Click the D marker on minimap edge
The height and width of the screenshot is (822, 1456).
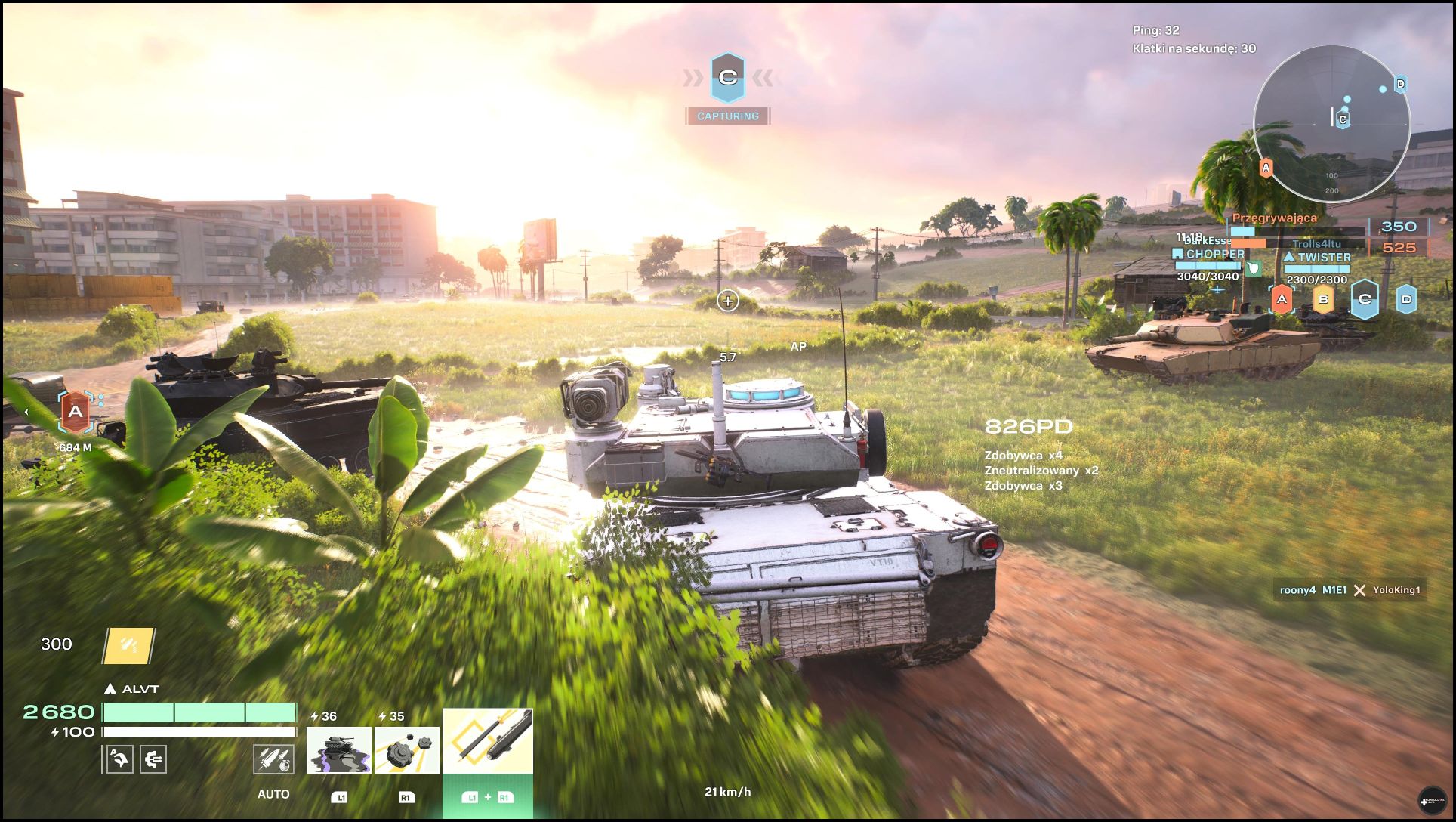pos(1400,84)
